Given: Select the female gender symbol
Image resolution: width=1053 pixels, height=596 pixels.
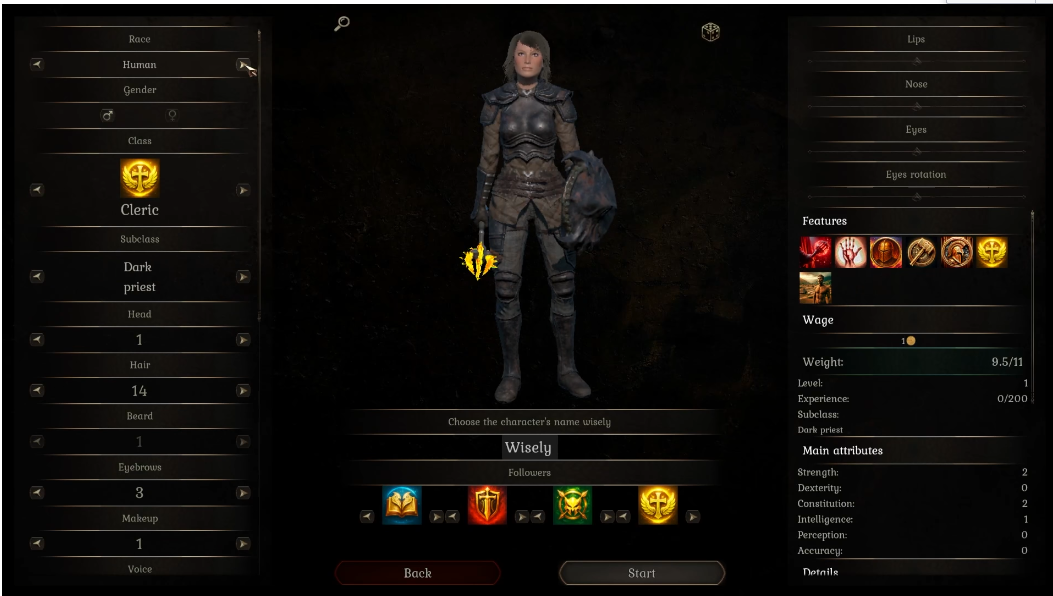Looking at the screenshot, I should click(172, 116).
